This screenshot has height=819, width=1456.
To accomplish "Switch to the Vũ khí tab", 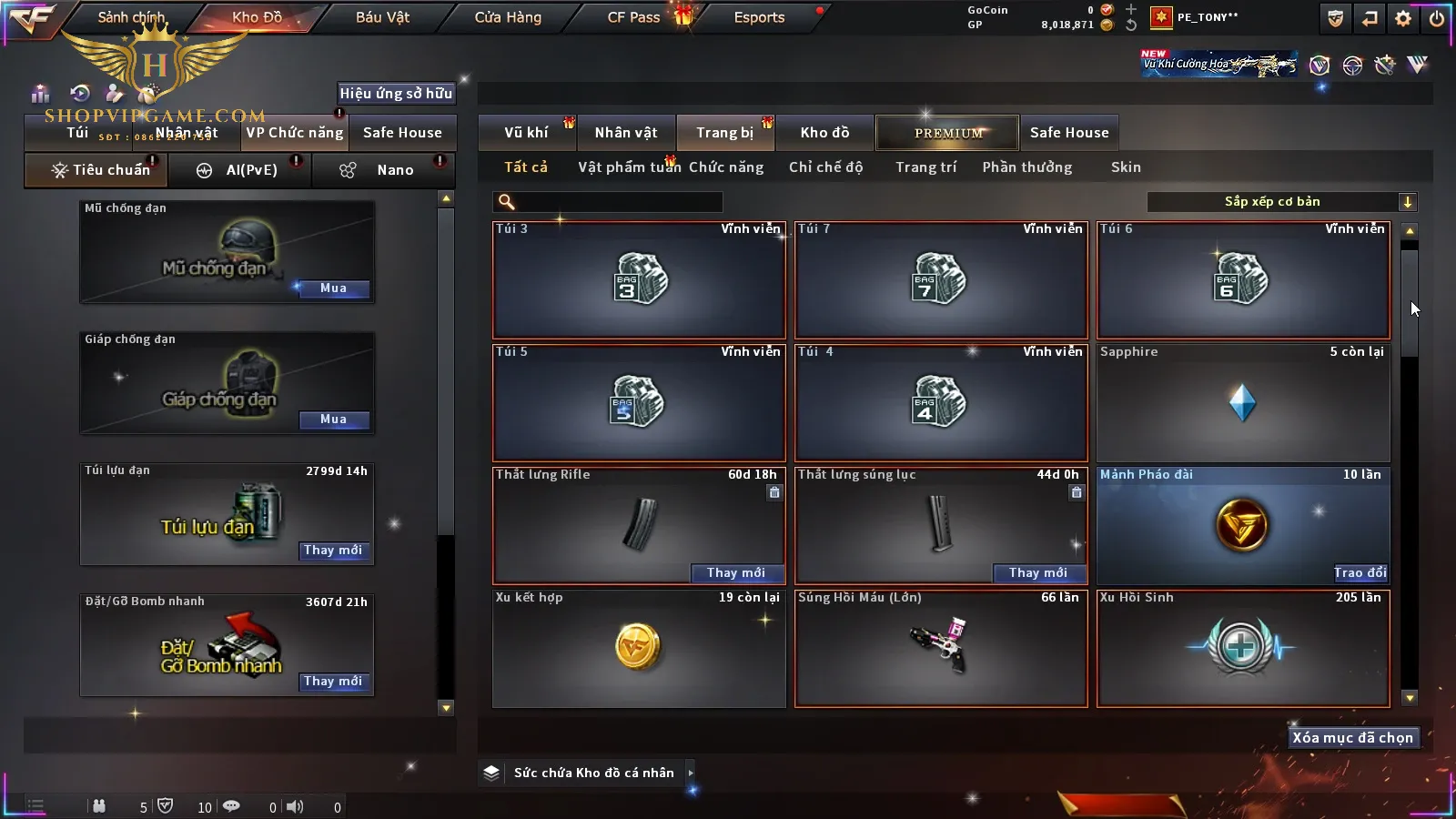I will click(x=526, y=133).
